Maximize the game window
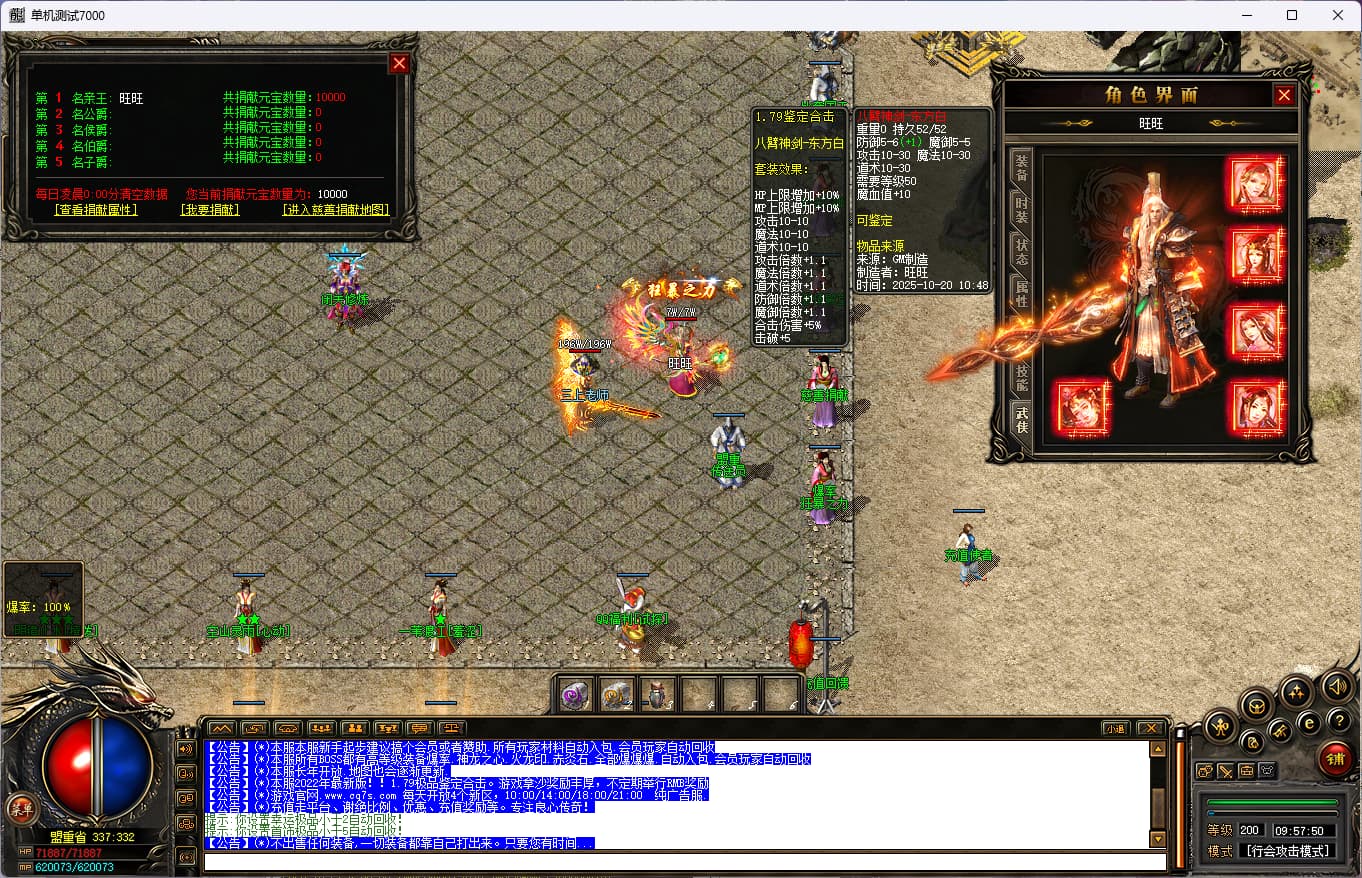This screenshot has height=878, width=1362. coord(1292,15)
